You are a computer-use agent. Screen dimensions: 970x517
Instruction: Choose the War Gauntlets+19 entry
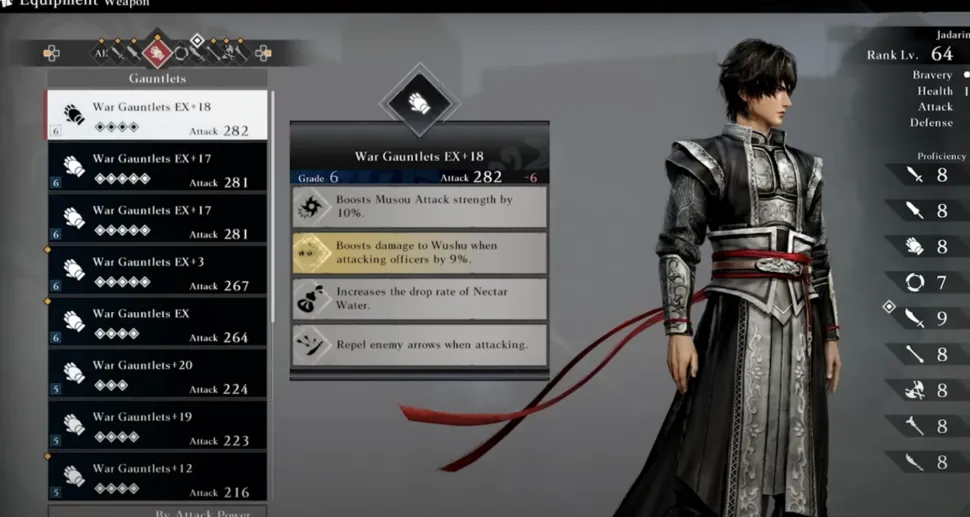tap(157, 426)
